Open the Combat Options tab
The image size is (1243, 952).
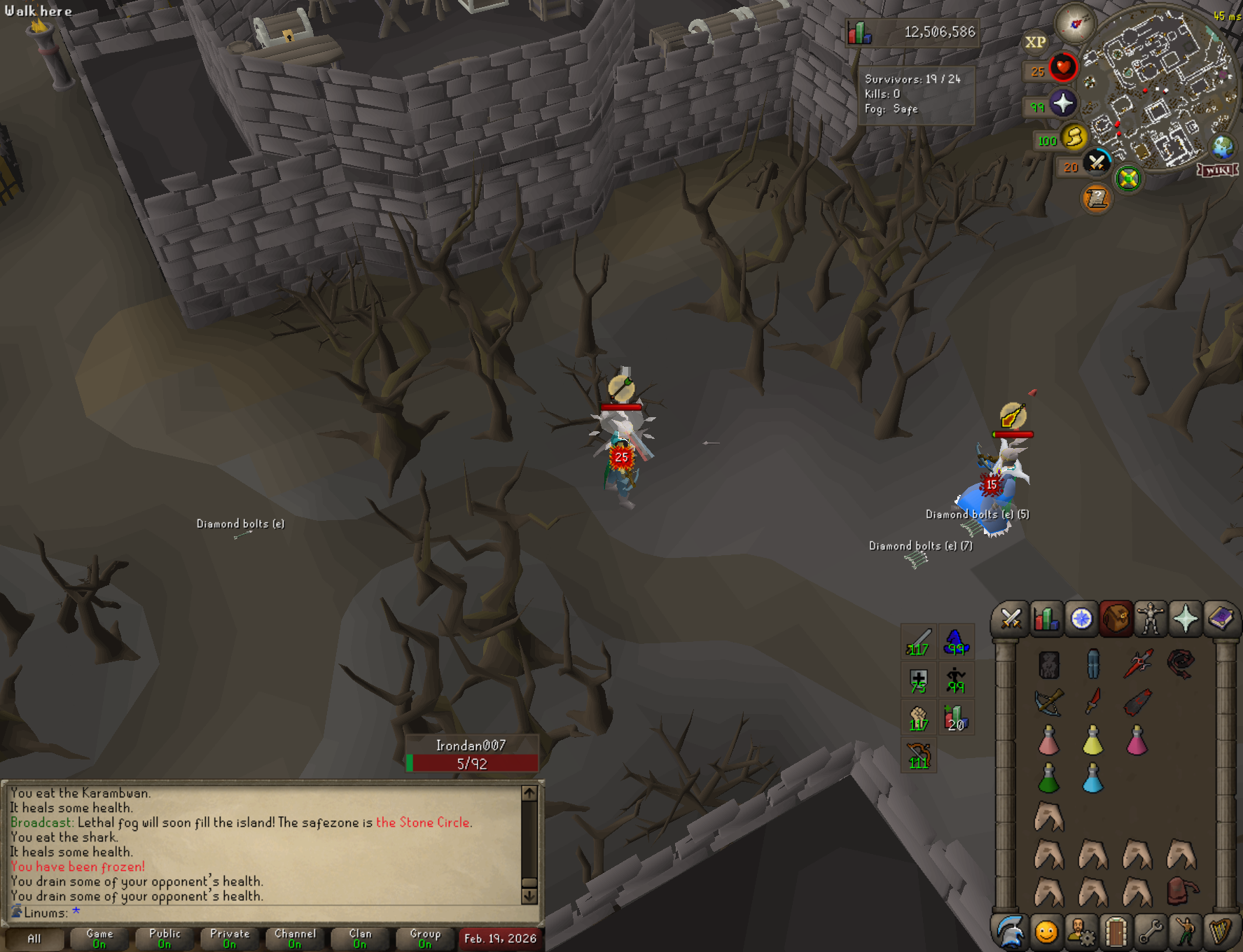point(1011,619)
